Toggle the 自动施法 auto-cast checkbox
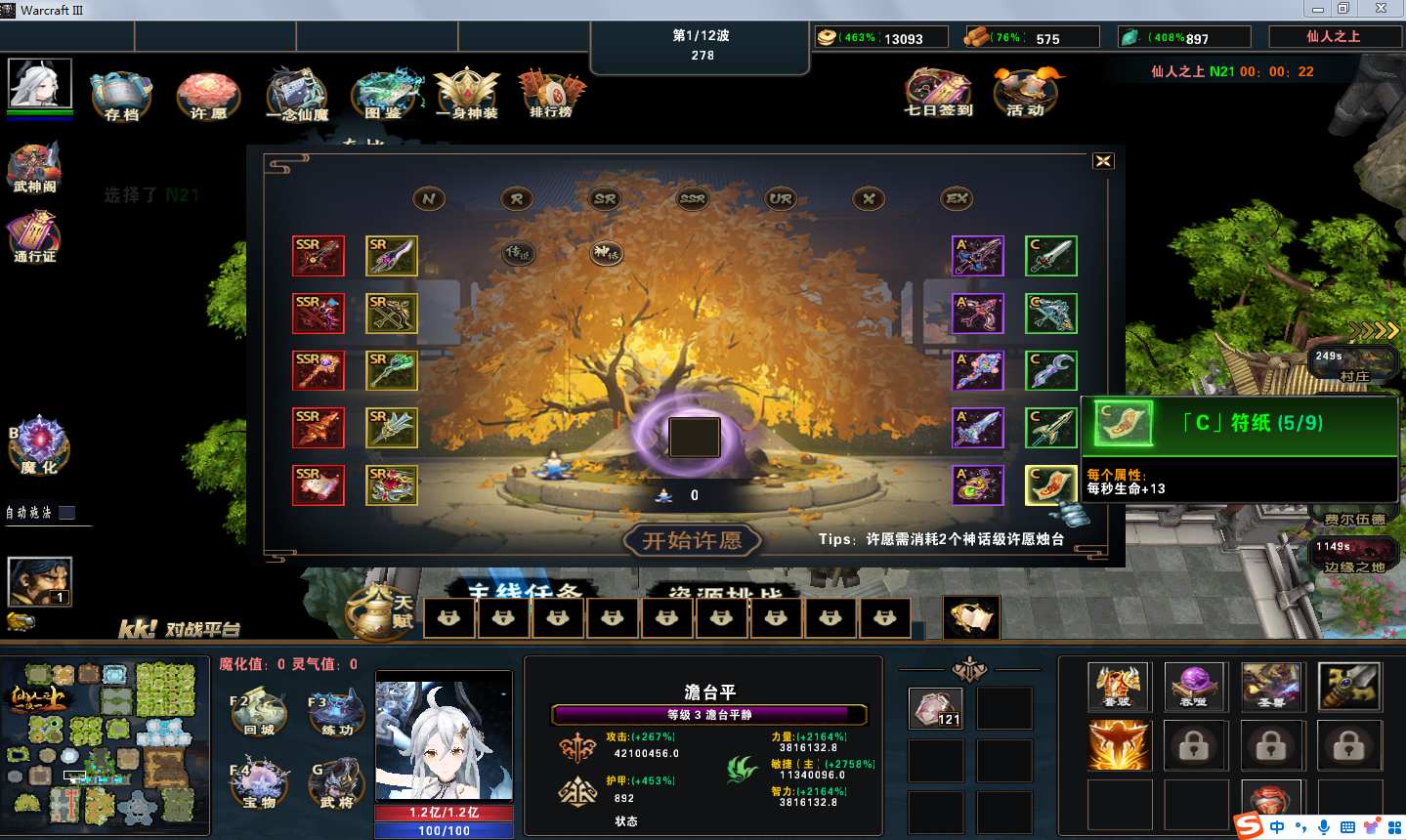 point(67,512)
